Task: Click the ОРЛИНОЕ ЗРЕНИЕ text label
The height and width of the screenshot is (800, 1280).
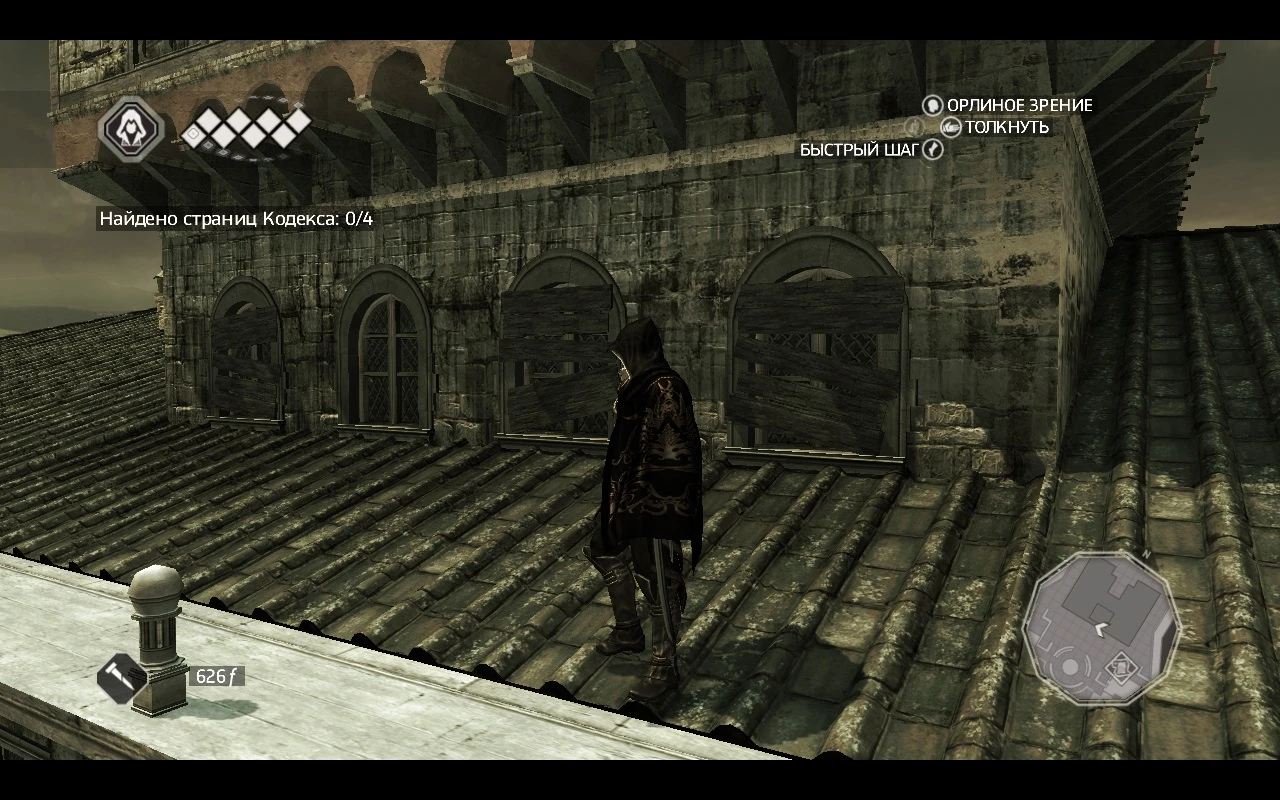Action: [1020, 105]
